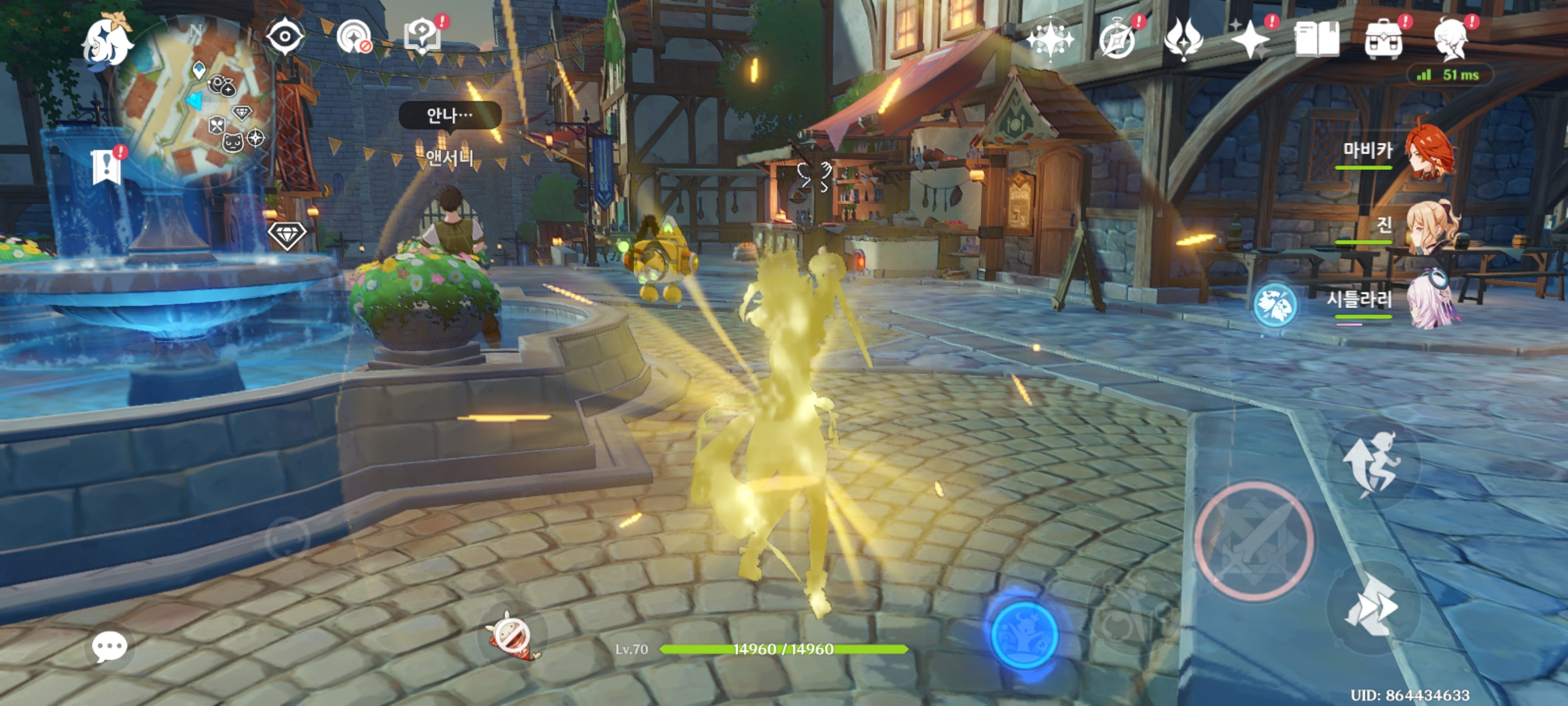This screenshot has width=1568, height=706.
Task: Open the quest tracker exclamation bookmark
Action: (x=106, y=166)
